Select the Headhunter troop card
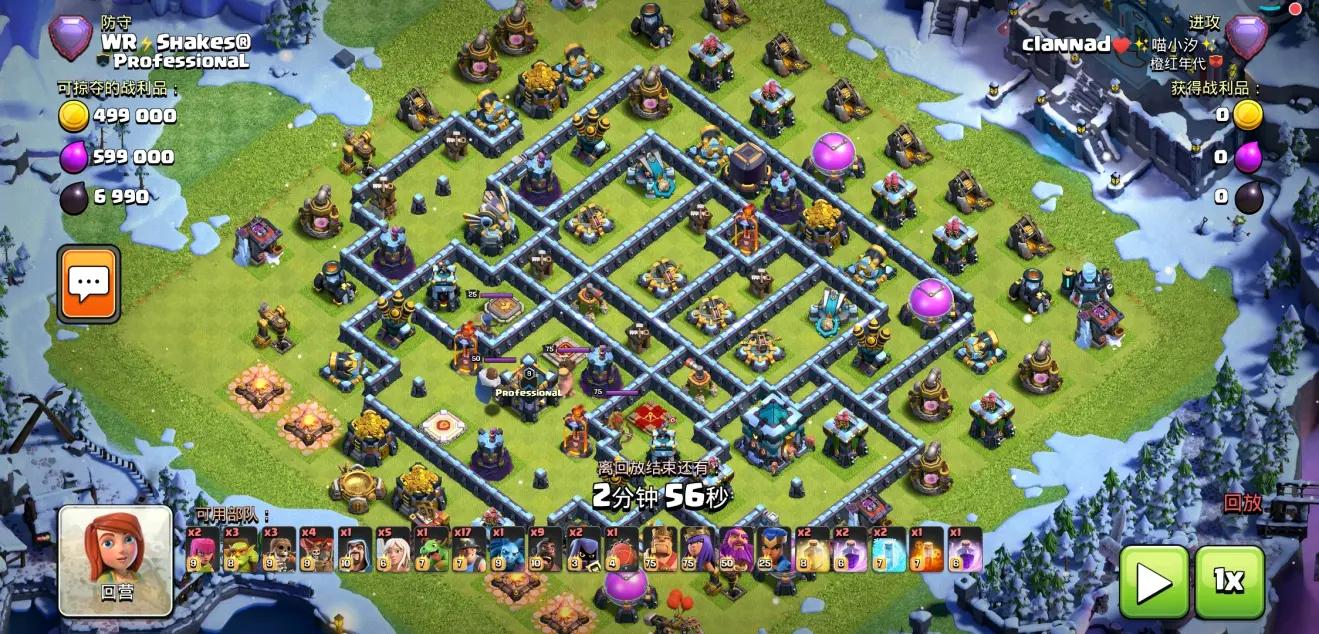The width and height of the screenshot is (1319, 634). (x=582, y=550)
